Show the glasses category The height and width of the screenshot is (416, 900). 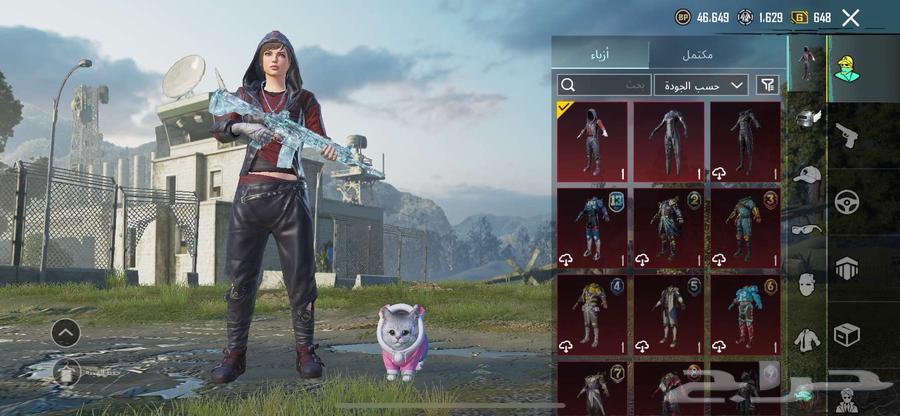point(806,229)
